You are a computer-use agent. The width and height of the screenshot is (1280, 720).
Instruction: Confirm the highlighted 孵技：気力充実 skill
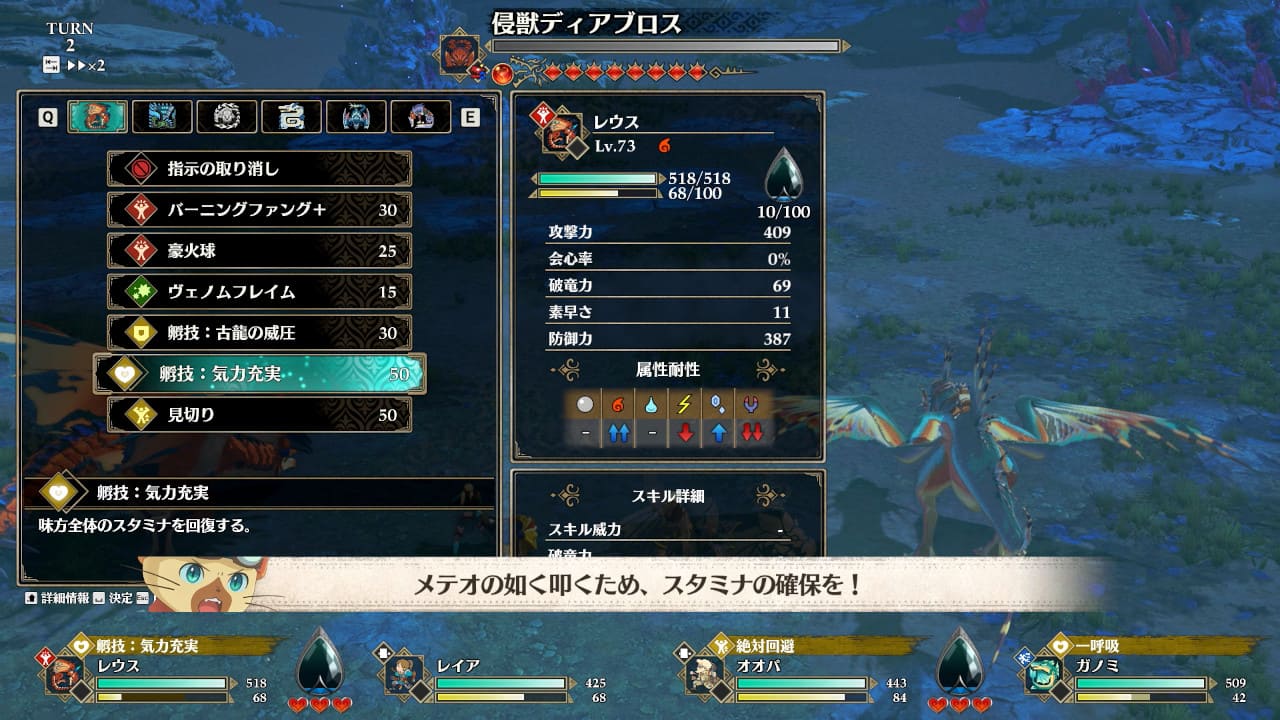[x=259, y=374]
